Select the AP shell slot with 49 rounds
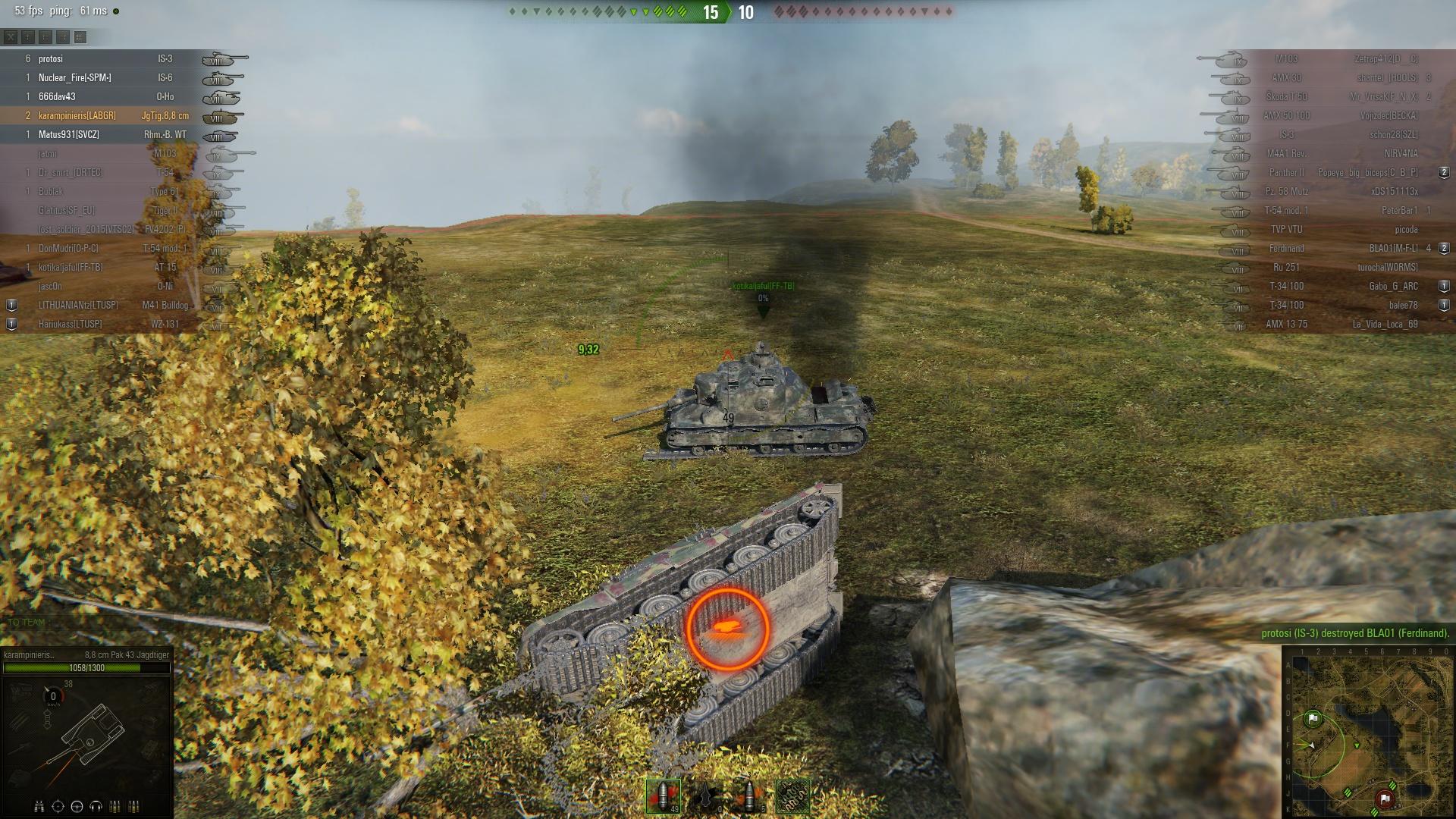1456x819 pixels. 663,796
